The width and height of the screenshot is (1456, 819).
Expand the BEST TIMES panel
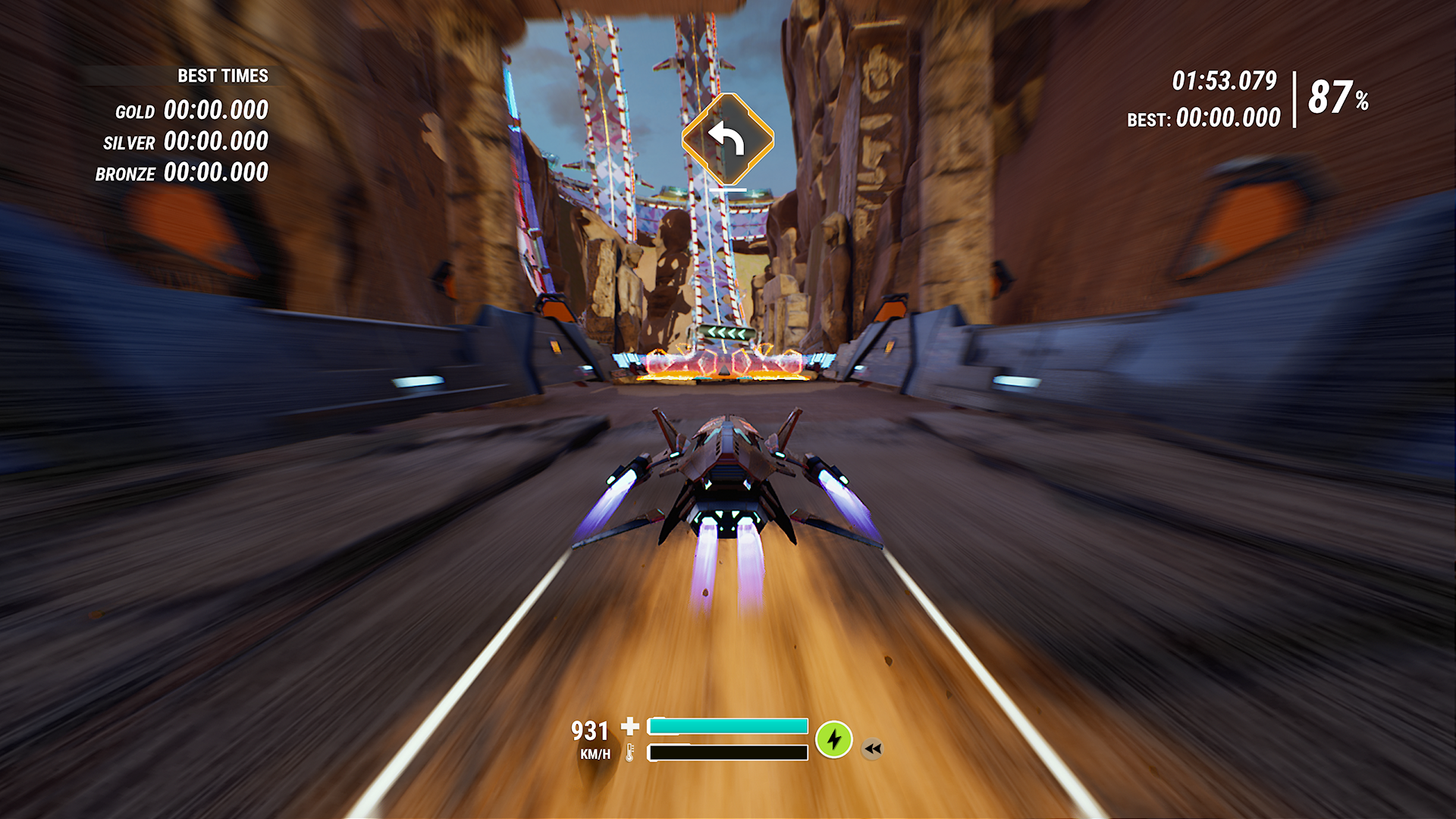pos(222,77)
